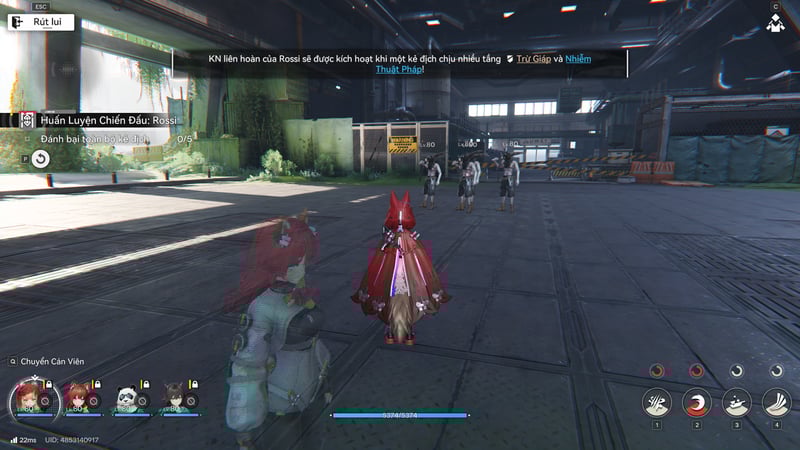Click the circular restart arrow under the objective
This screenshot has width=800, height=450.
coord(40,158)
